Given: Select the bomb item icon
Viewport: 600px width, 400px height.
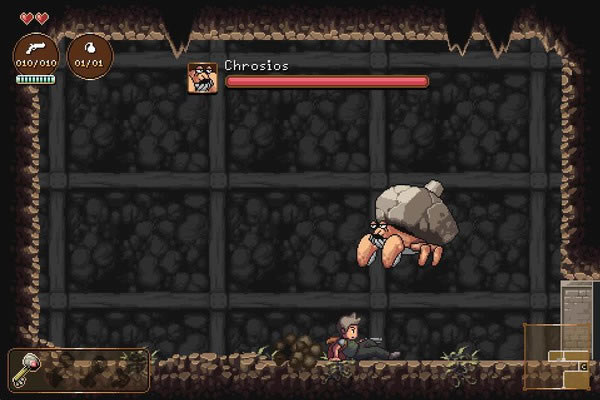Looking at the screenshot, I should (89, 50).
